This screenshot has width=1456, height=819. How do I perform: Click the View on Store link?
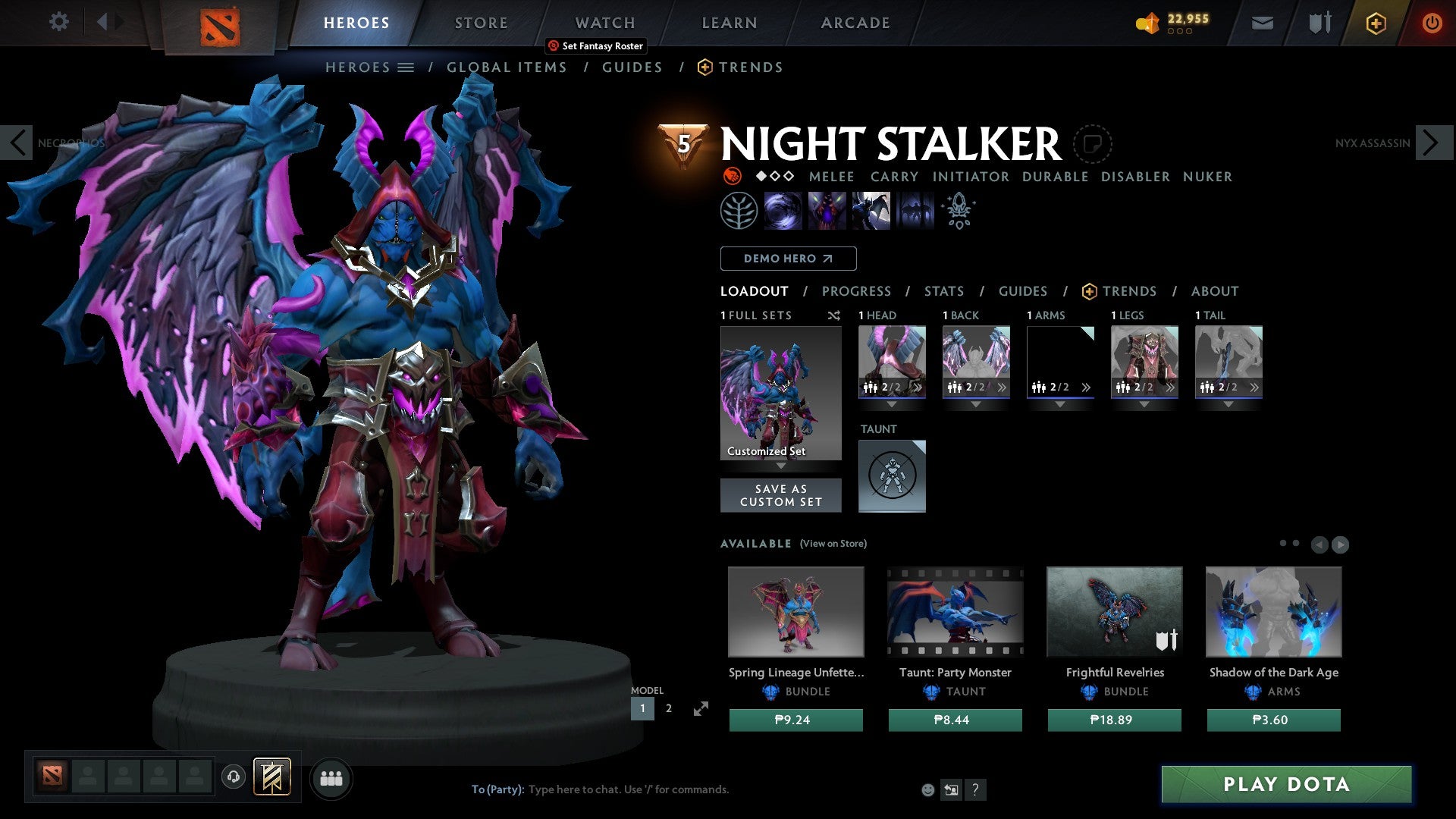coord(834,544)
